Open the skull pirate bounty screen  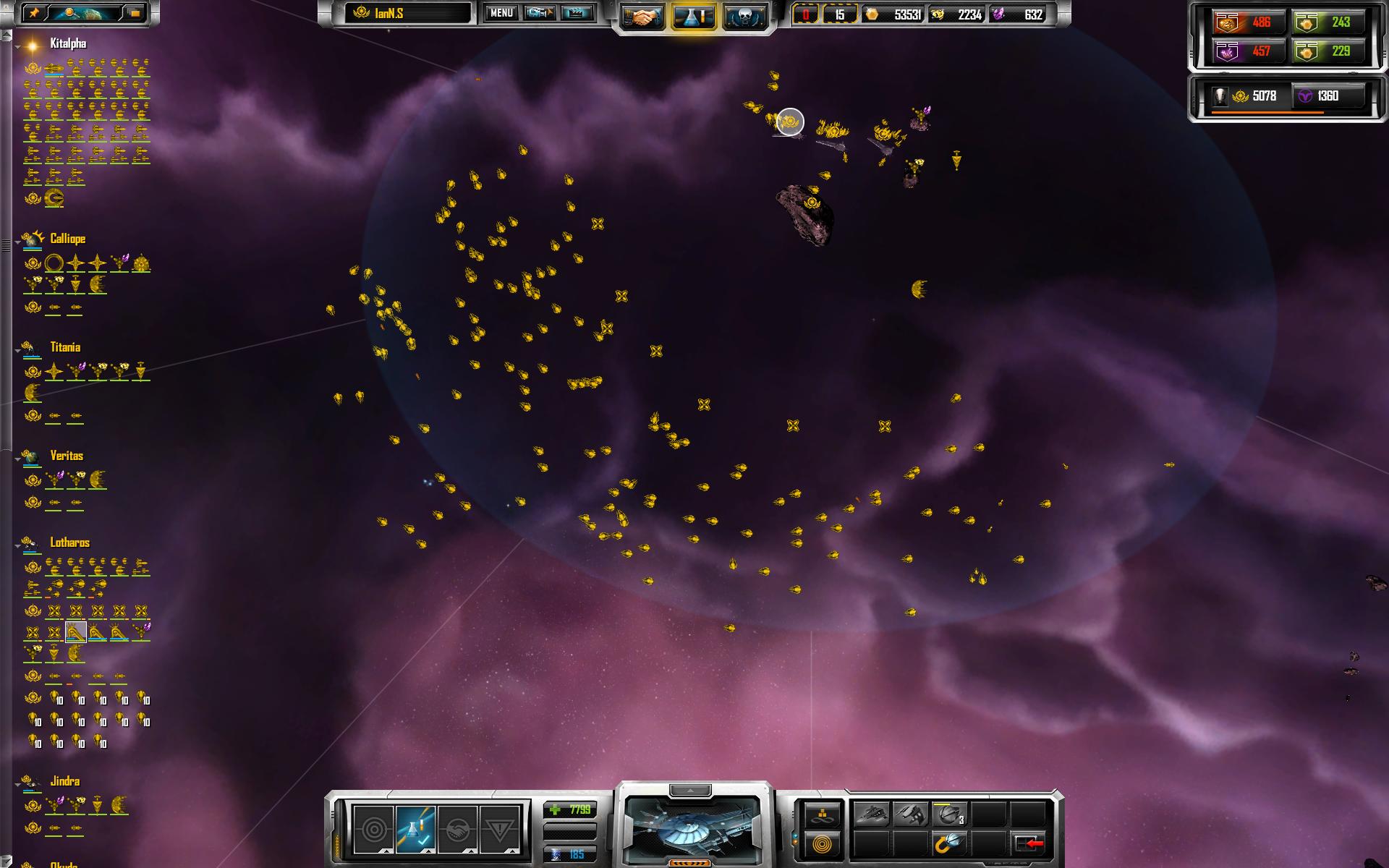744,17
